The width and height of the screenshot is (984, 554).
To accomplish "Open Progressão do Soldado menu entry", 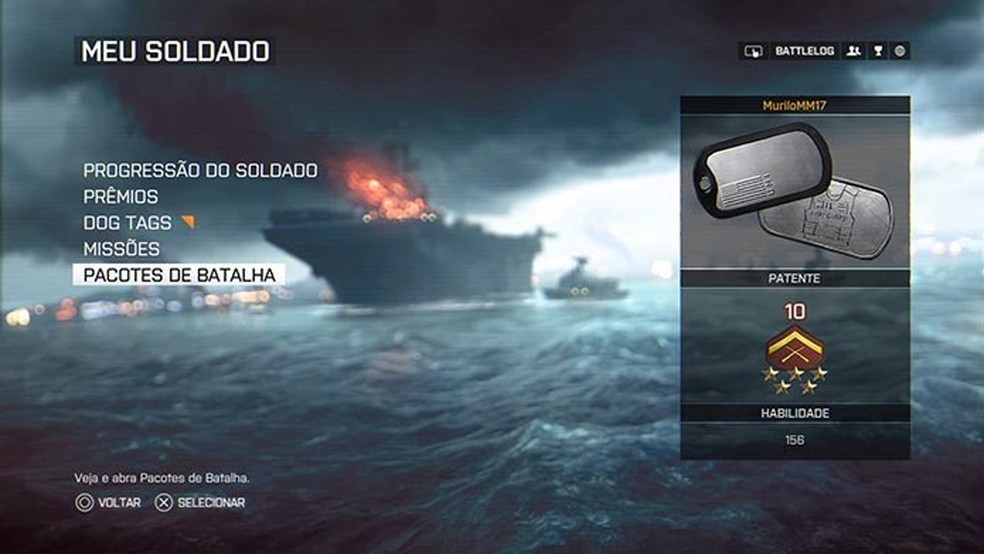I will (x=200, y=171).
